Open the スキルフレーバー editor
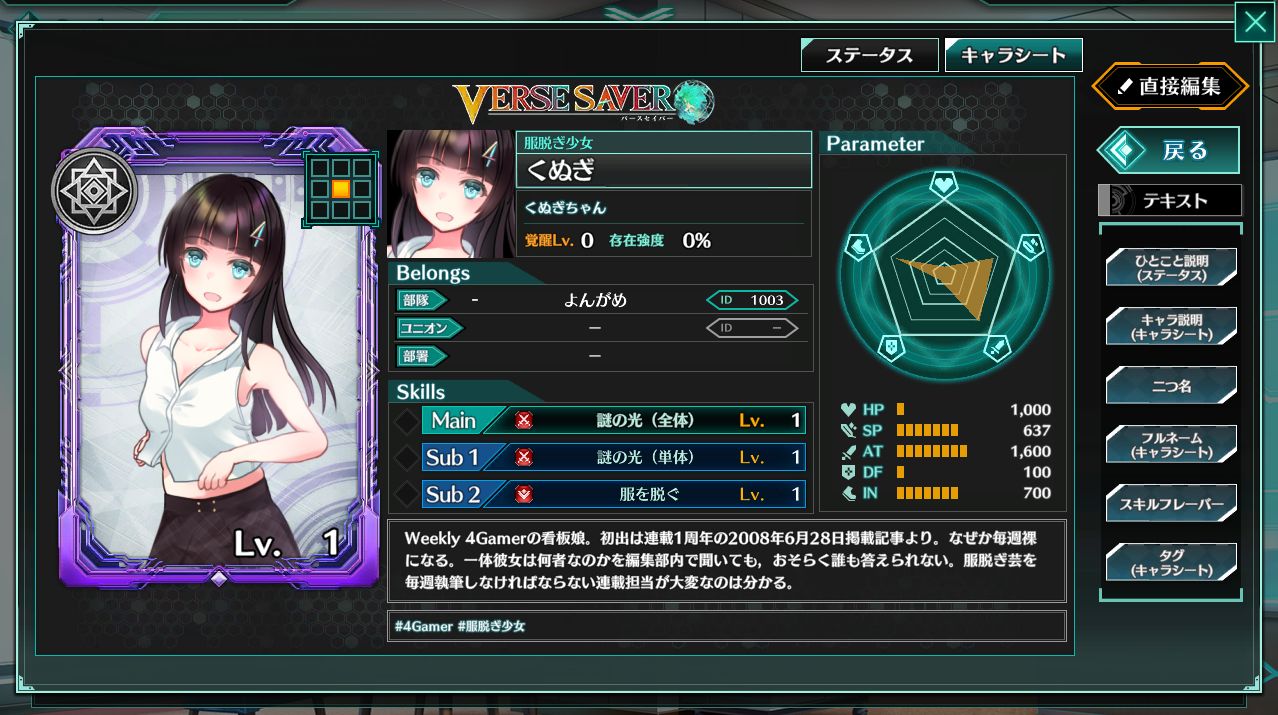Image resolution: width=1278 pixels, height=715 pixels. pos(1171,503)
